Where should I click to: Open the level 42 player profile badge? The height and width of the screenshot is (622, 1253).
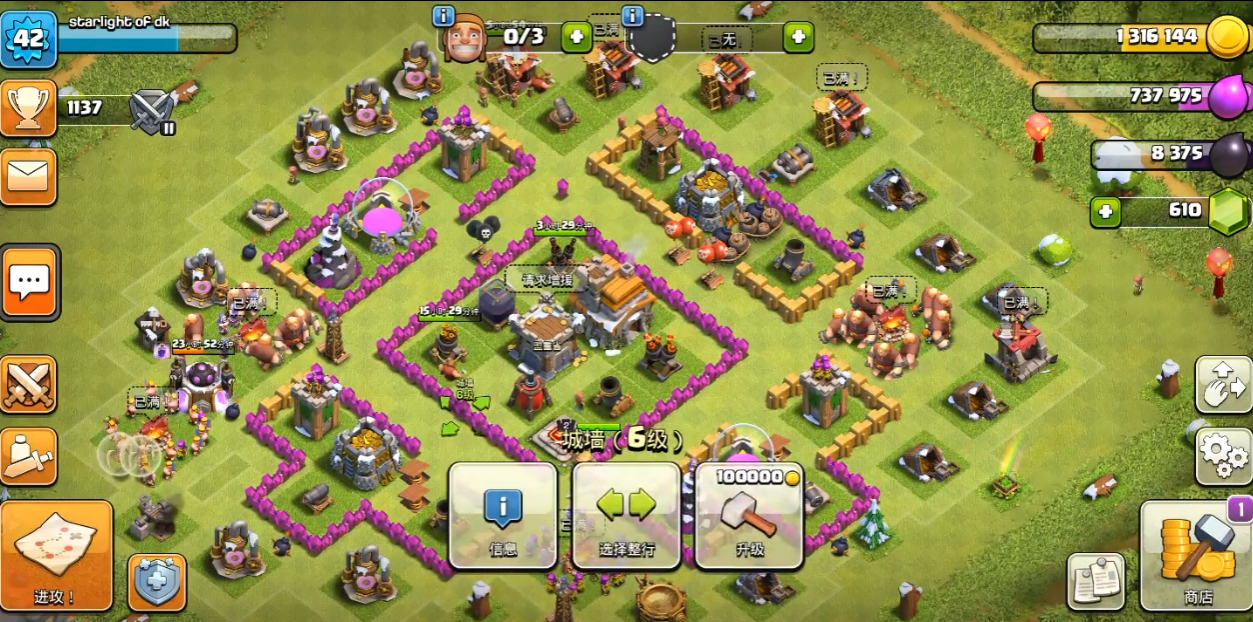[x=28, y=38]
